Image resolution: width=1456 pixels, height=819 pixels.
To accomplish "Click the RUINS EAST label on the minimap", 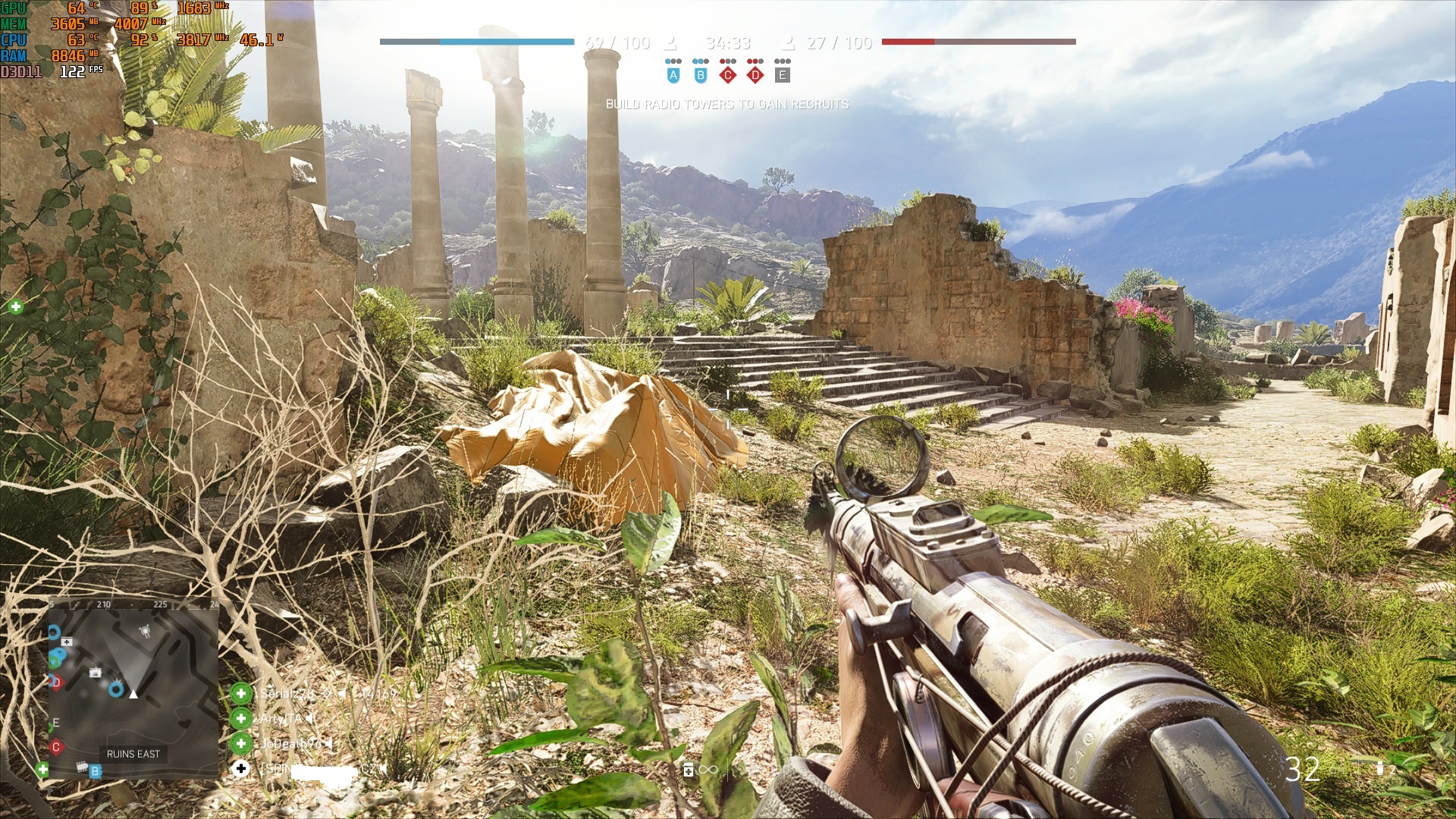I will [x=133, y=754].
